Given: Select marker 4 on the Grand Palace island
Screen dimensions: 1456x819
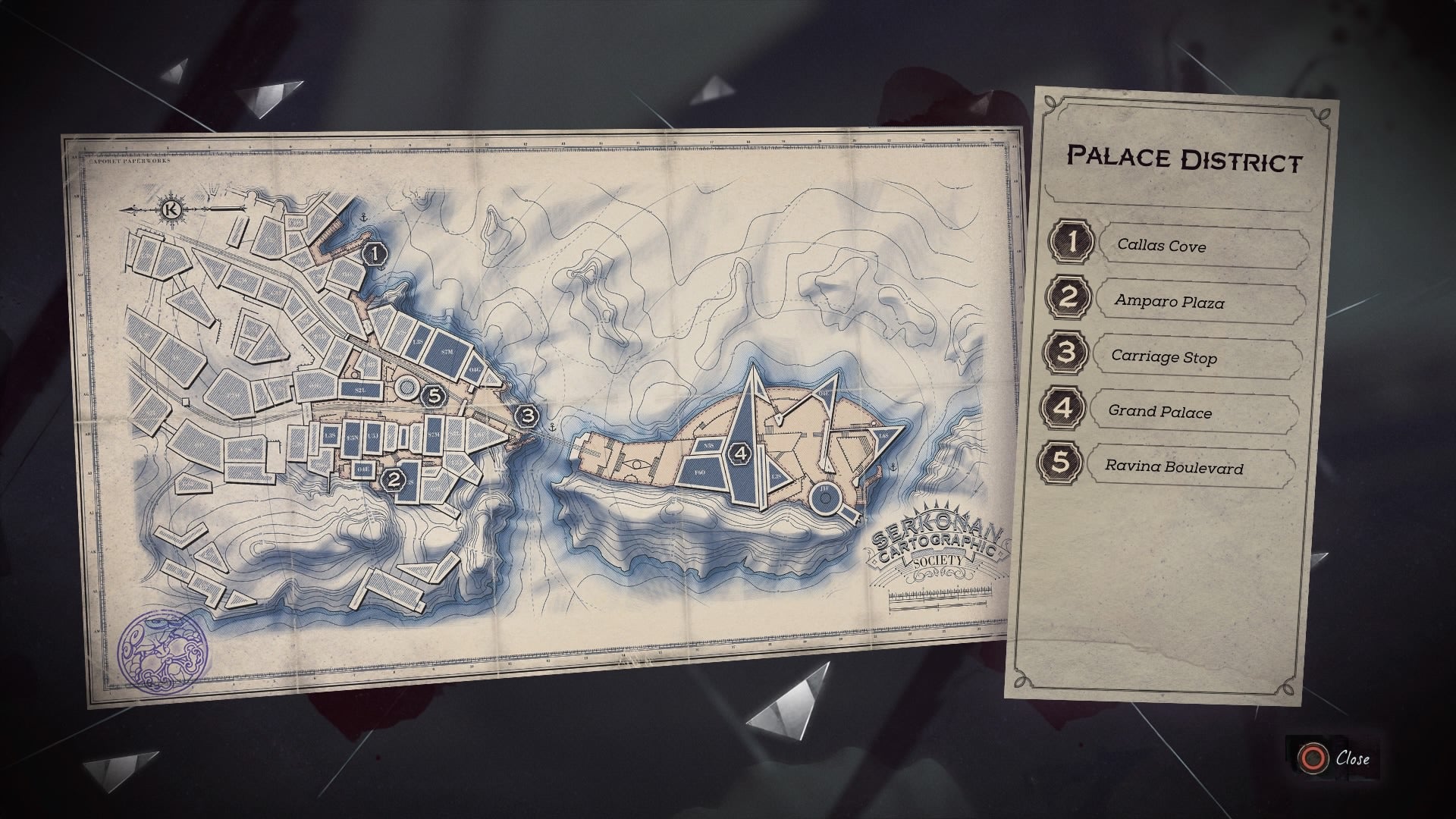Looking at the screenshot, I should pos(740,454).
